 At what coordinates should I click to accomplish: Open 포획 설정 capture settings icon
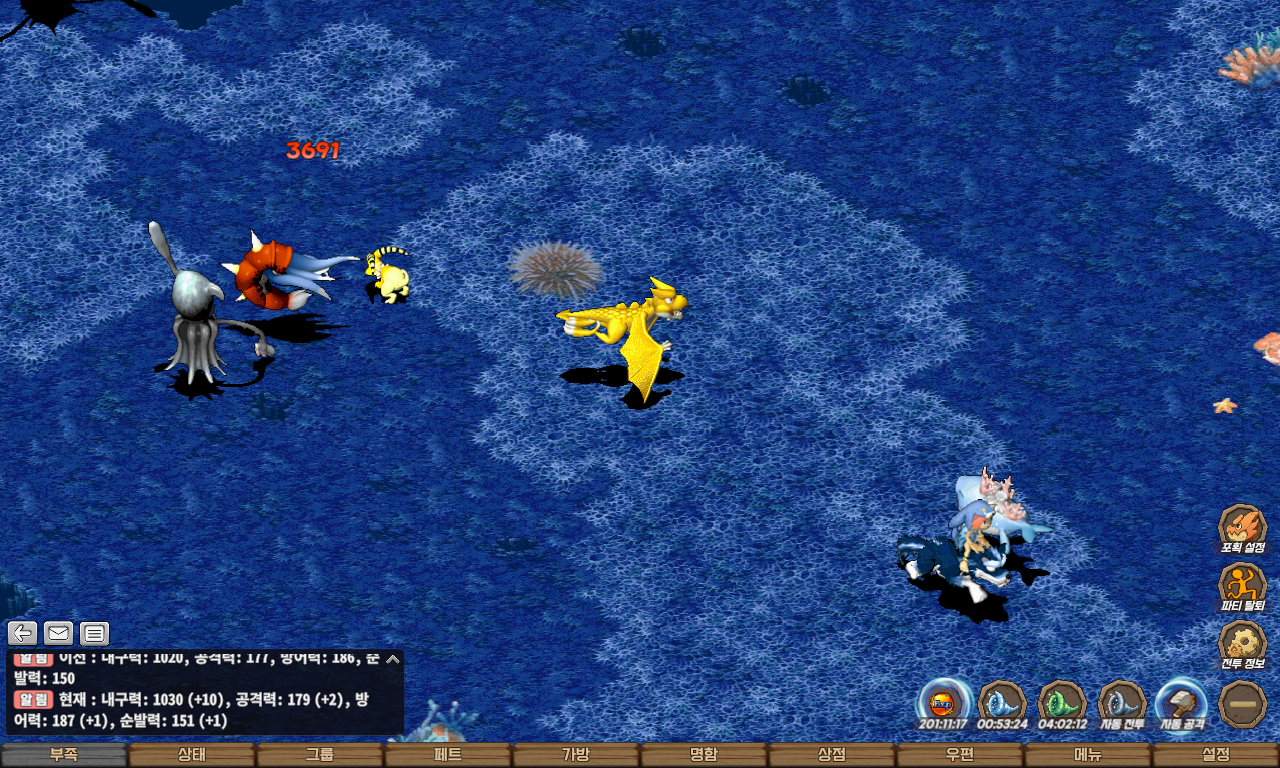click(x=1242, y=527)
